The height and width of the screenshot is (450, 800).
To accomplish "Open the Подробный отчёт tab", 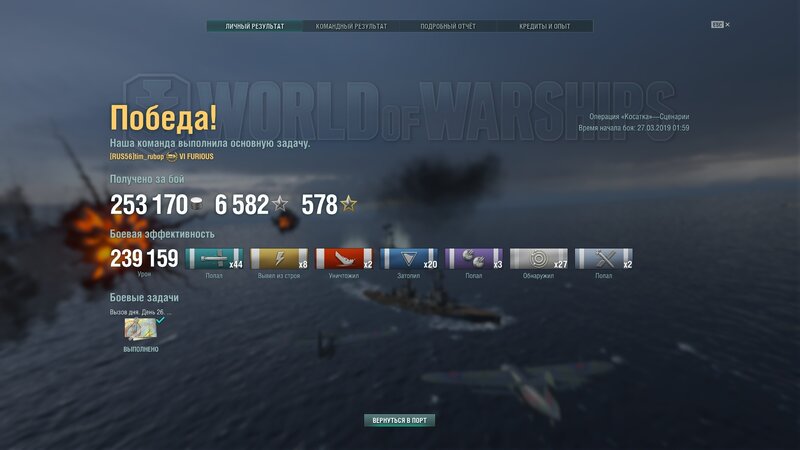I will coord(447,26).
